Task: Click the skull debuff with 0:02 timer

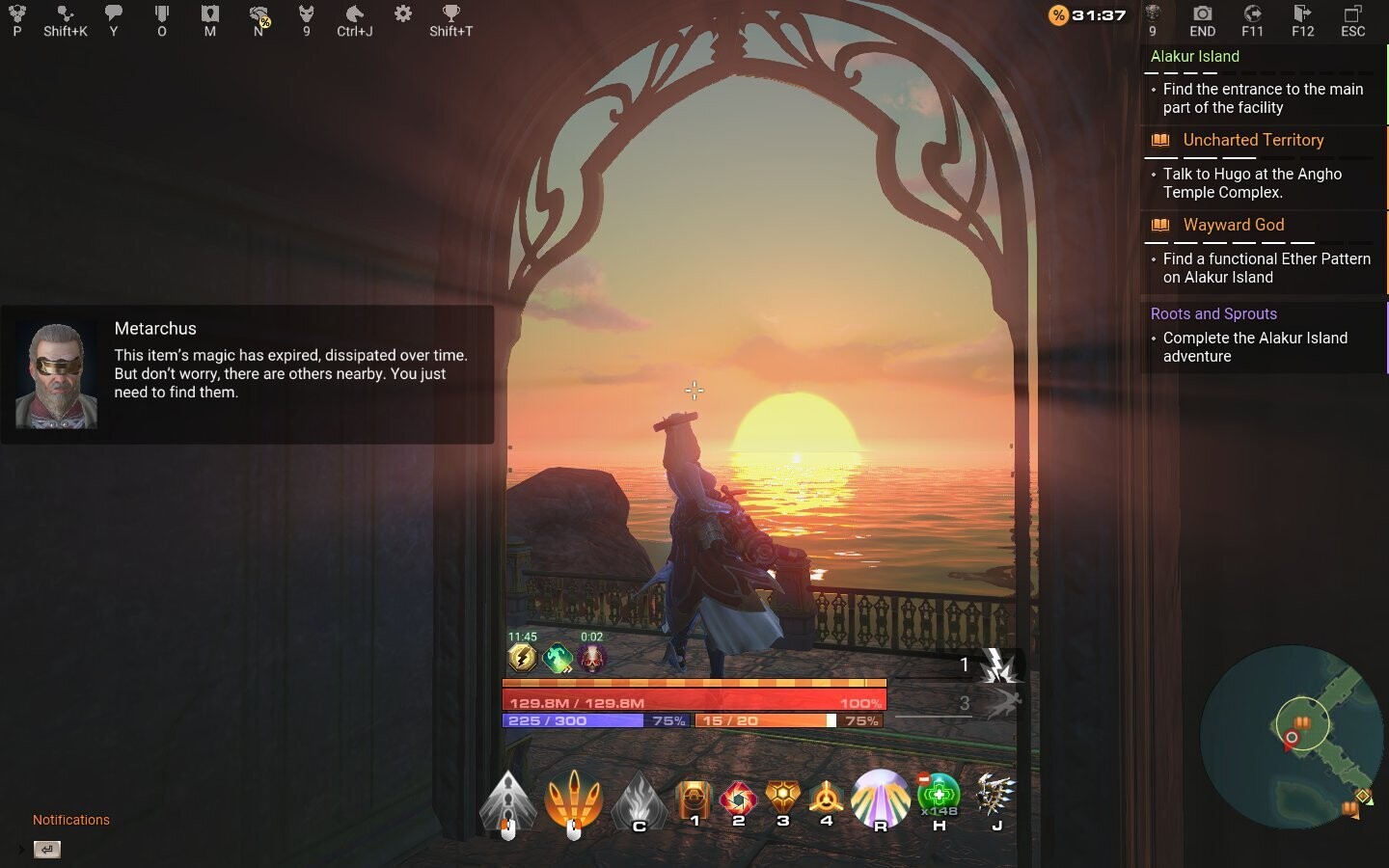Action: pyautogui.click(x=589, y=659)
